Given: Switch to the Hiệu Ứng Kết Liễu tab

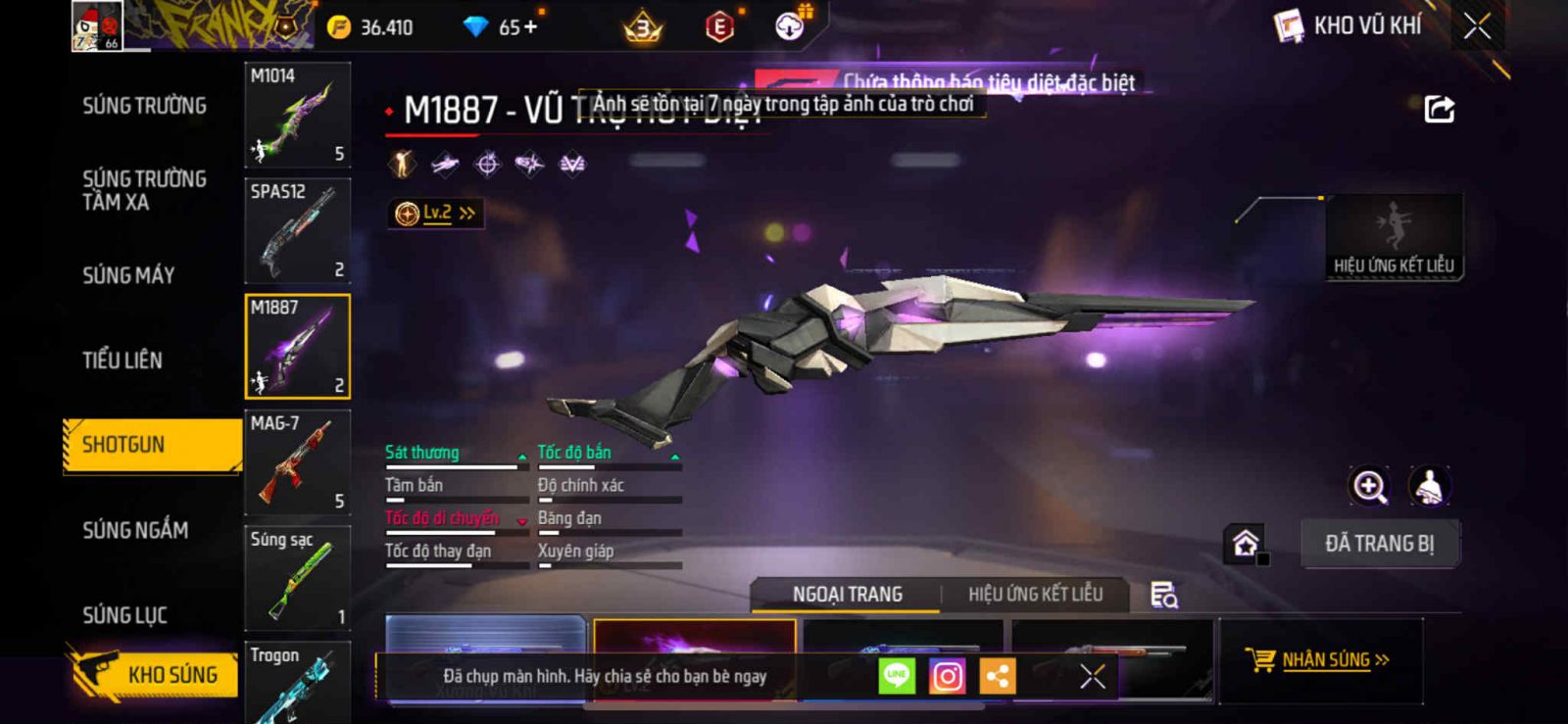Looking at the screenshot, I should pos(1035,595).
